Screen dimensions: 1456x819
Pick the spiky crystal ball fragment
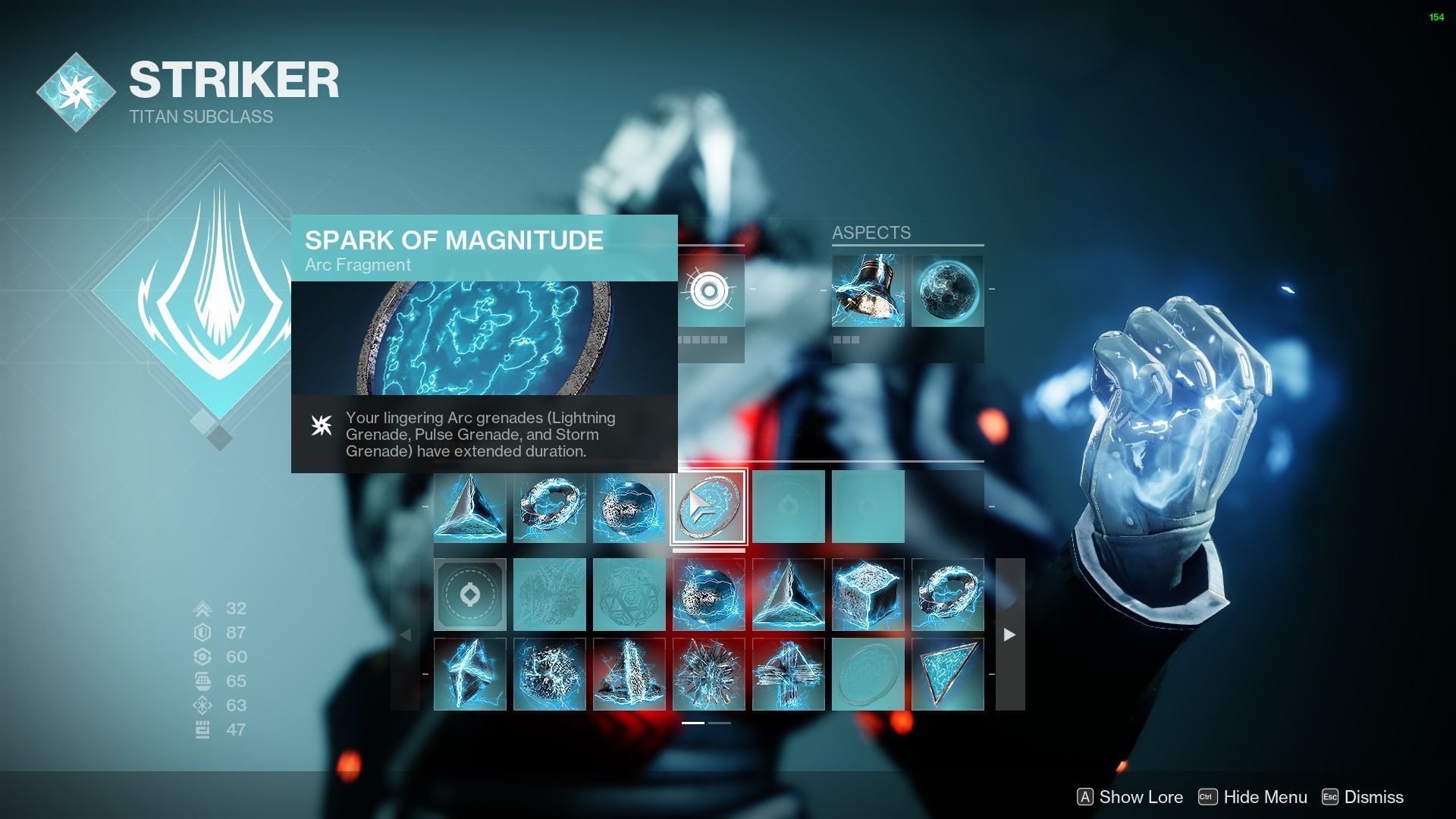coord(709,674)
